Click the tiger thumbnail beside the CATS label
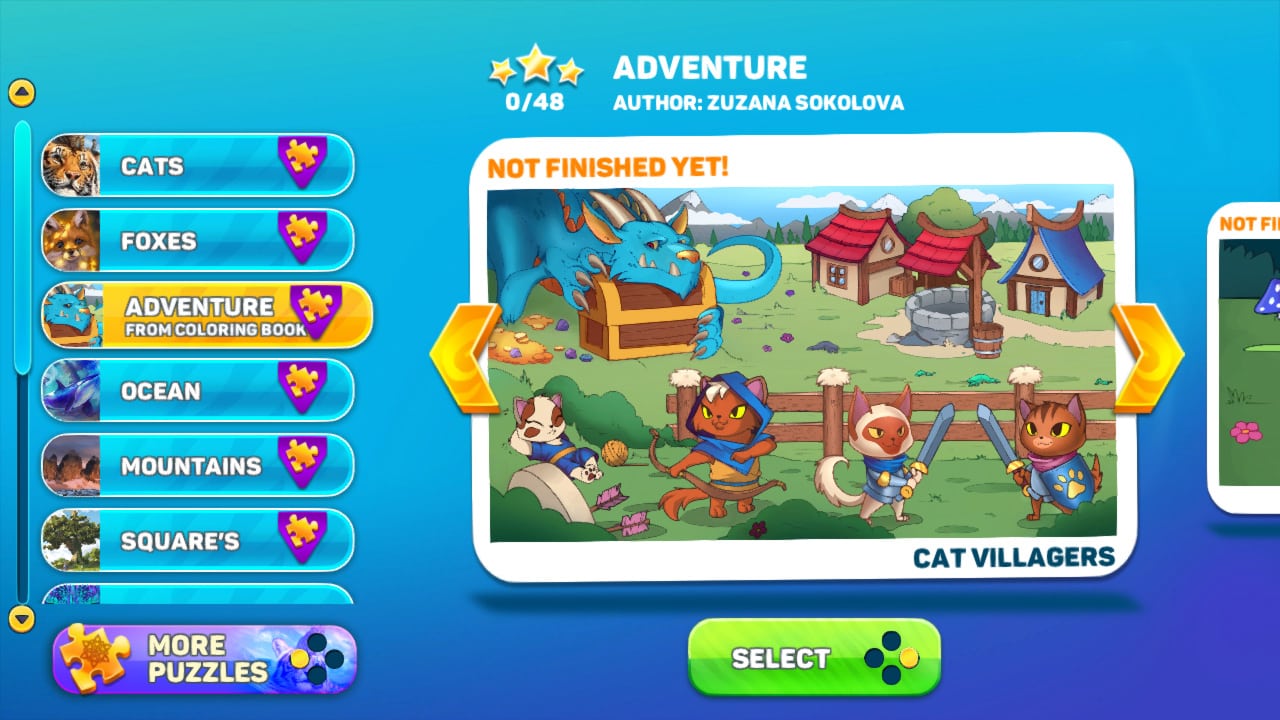Image resolution: width=1280 pixels, height=720 pixels. tap(75, 166)
